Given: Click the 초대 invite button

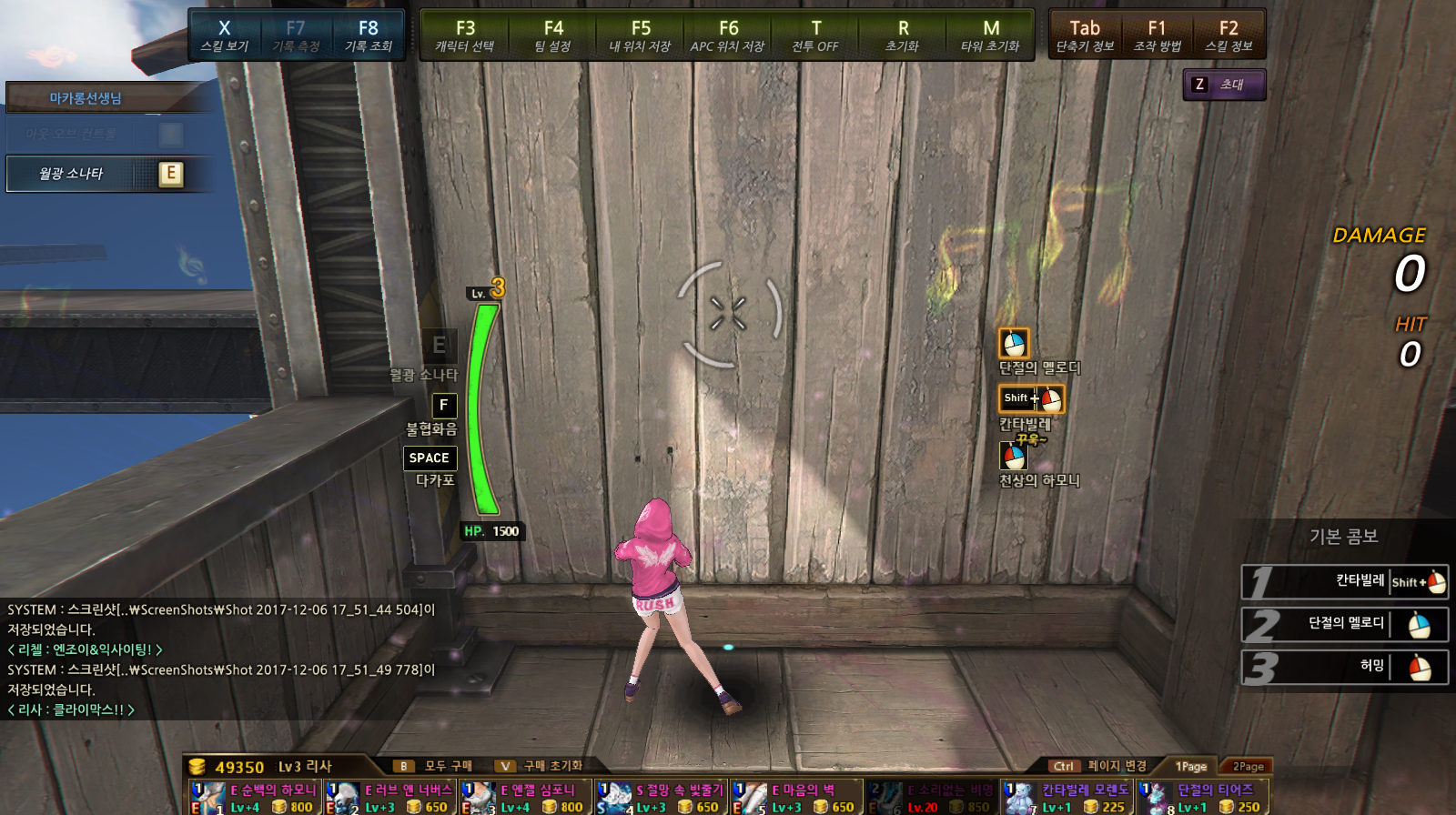Looking at the screenshot, I should coord(1224,85).
